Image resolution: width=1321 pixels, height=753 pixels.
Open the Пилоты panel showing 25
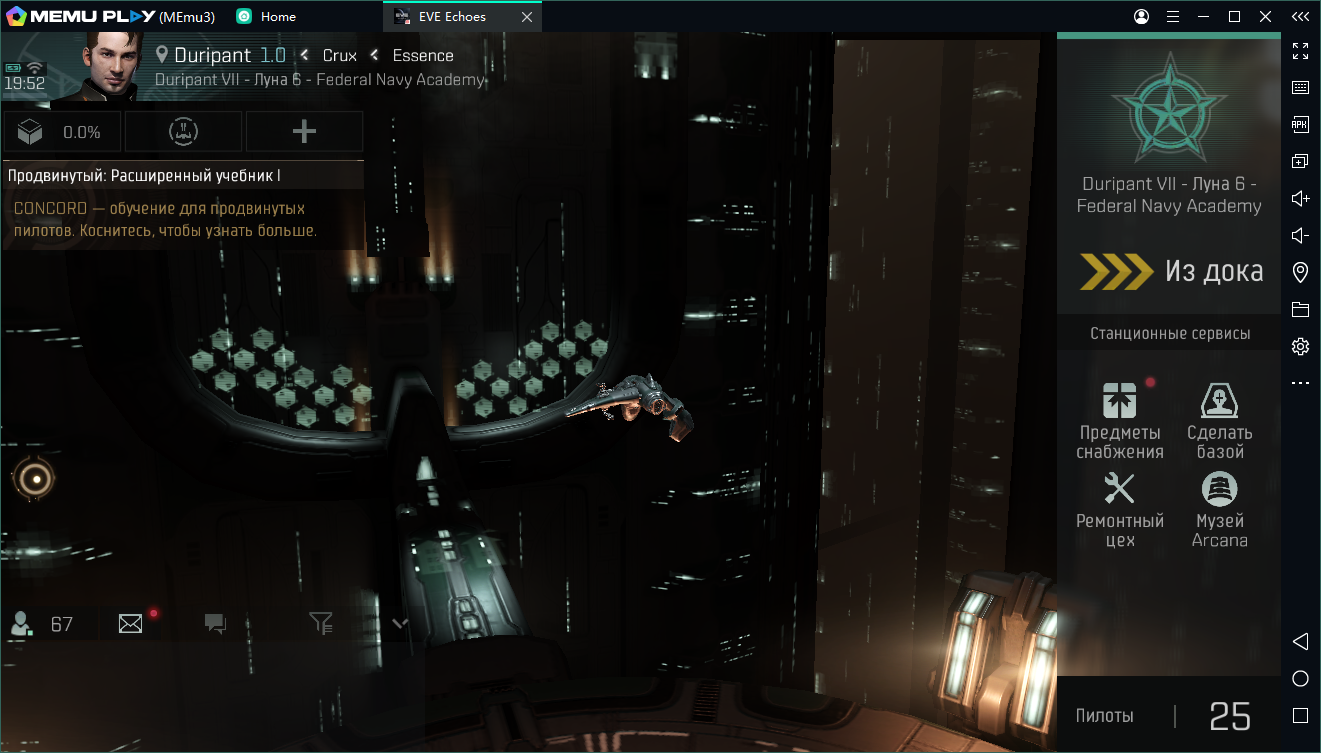coord(1168,715)
